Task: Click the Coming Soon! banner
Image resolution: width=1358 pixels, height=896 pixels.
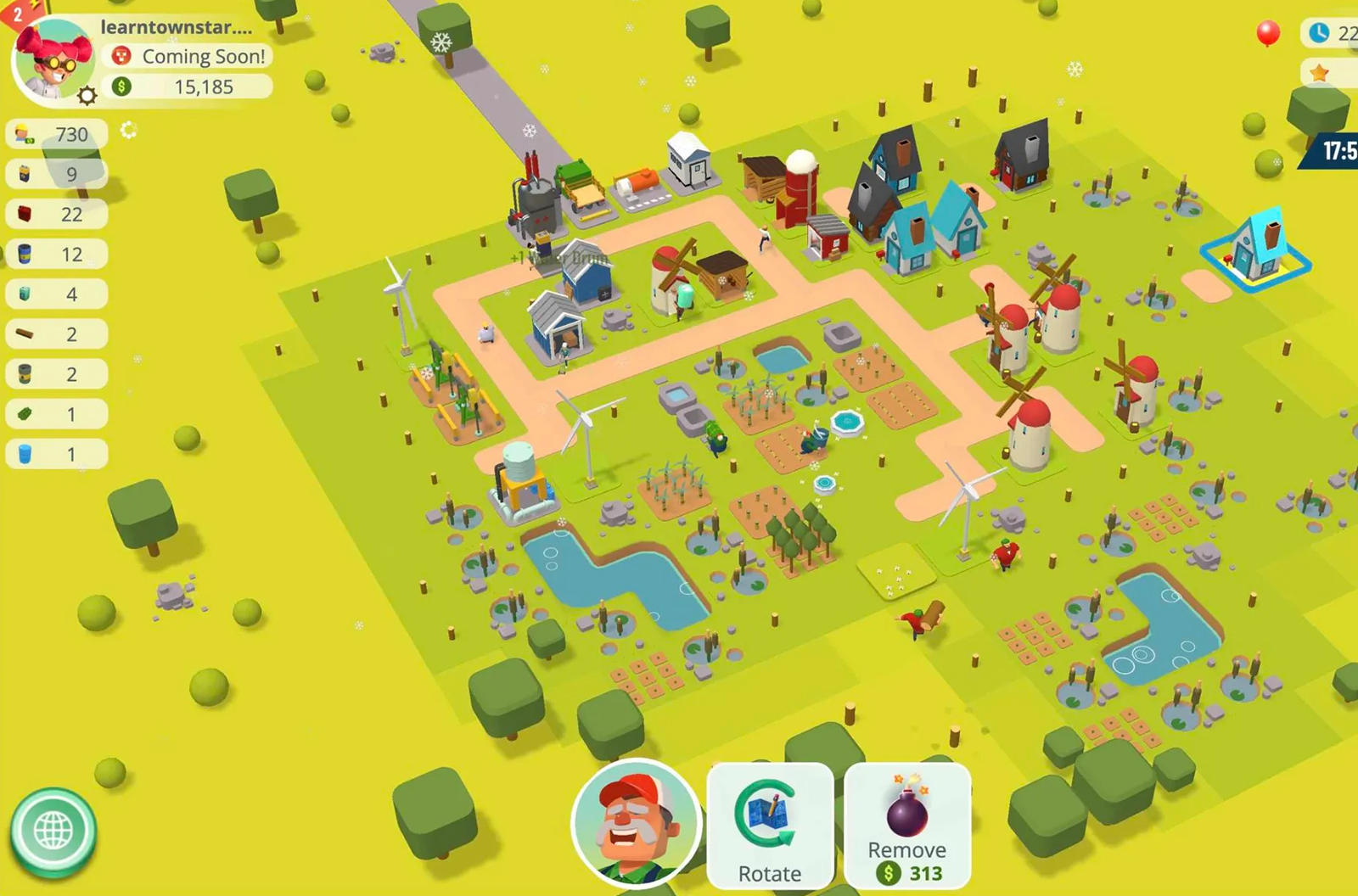Action: click(189, 56)
